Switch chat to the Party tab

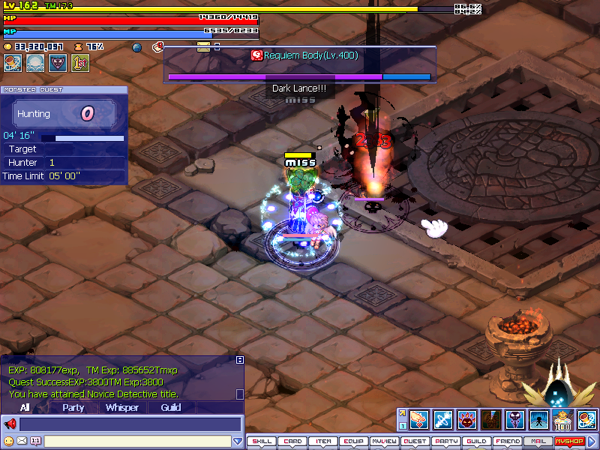coord(73,408)
